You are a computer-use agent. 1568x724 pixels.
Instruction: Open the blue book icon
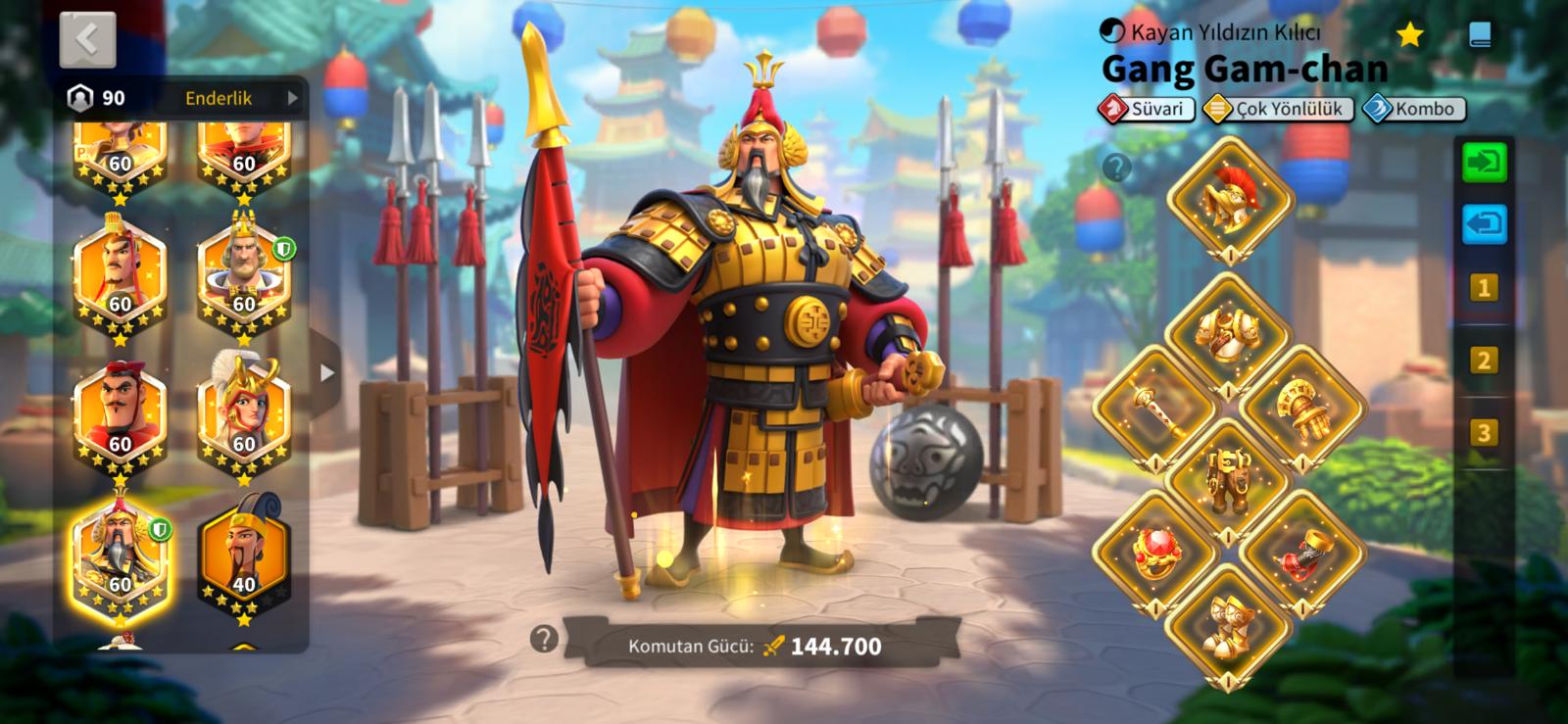point(1481,35)
